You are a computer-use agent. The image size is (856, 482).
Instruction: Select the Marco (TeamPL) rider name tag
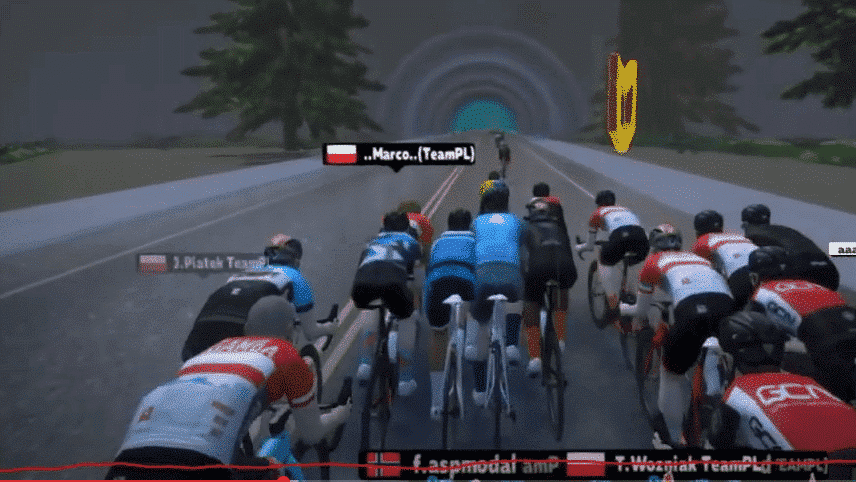398,154
